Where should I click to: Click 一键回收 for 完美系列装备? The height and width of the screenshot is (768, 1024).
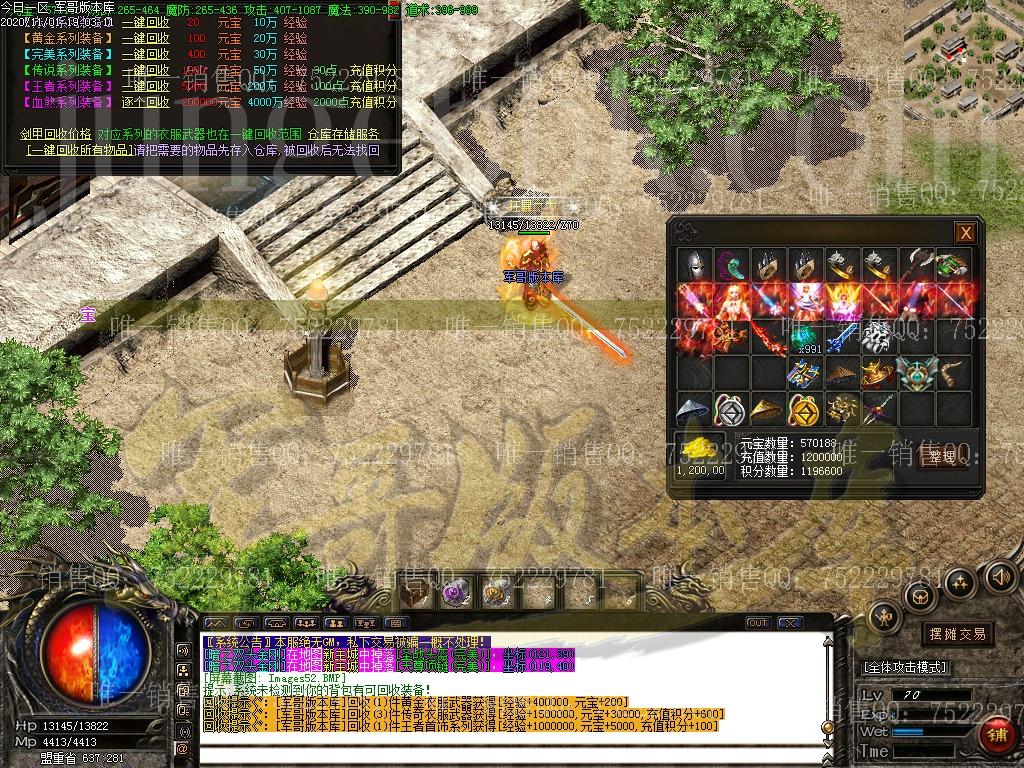click(145, 54)
